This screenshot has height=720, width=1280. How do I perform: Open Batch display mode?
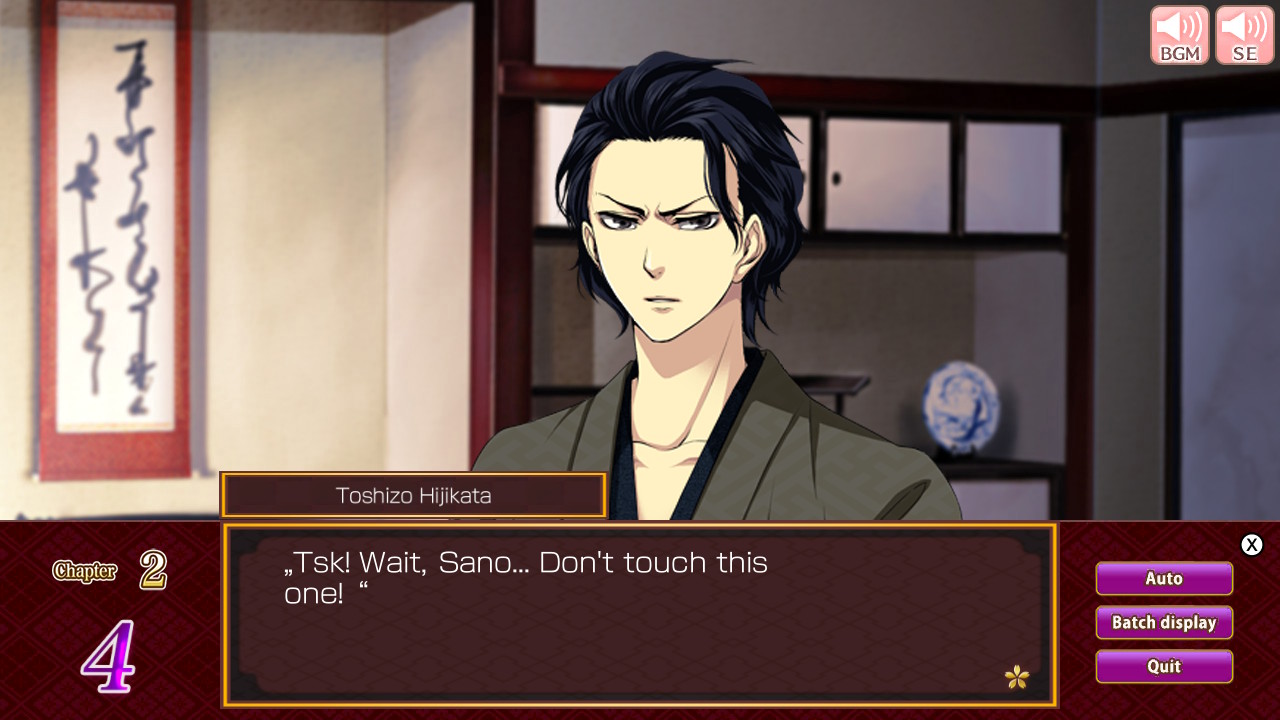(x=1164, y=622)
